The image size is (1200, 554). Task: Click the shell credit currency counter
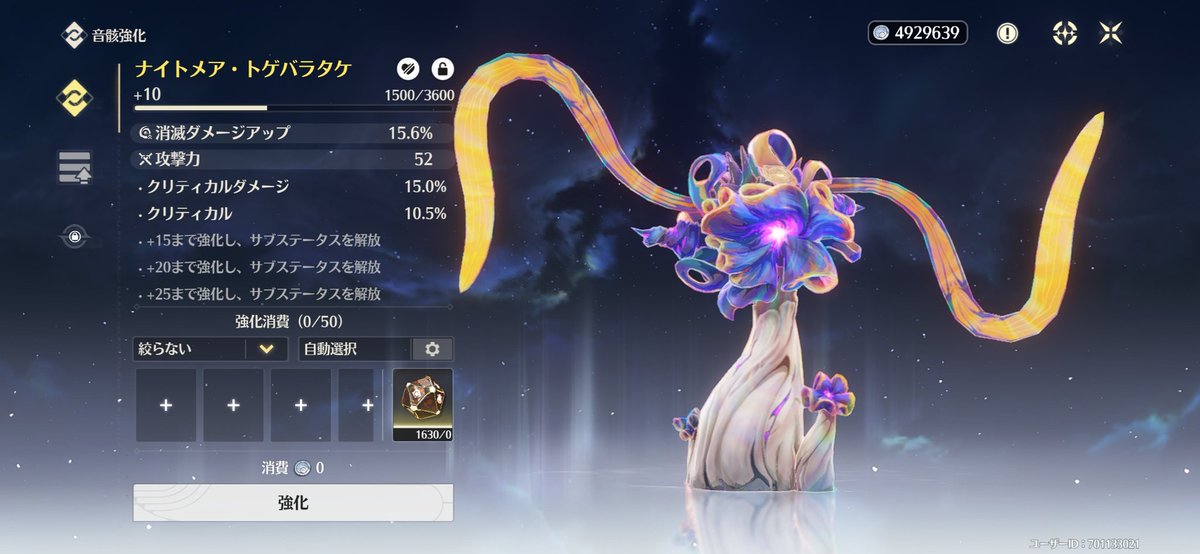[917, 33]
